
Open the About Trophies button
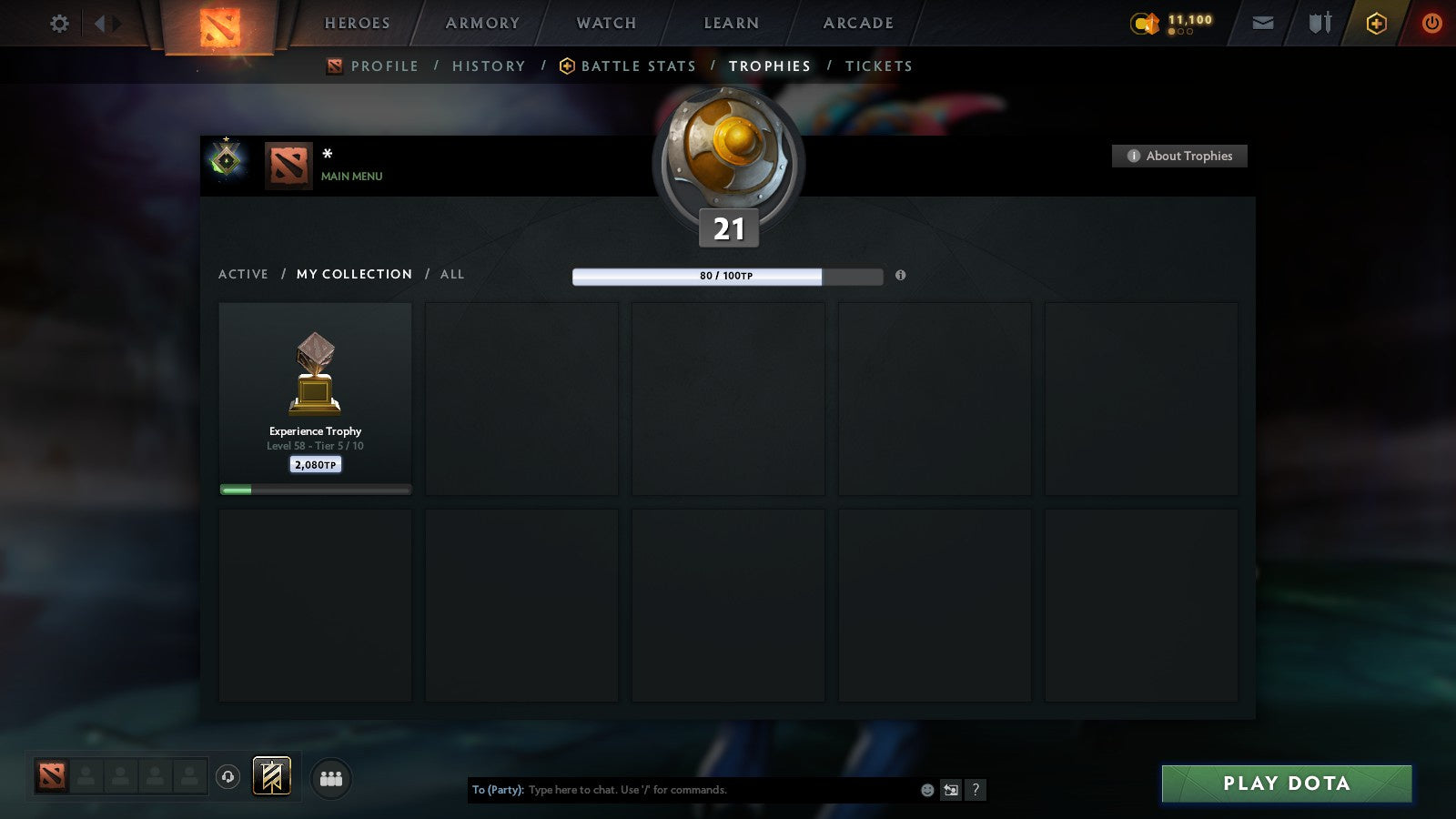pyautogui.click(x=1179, y=156)
